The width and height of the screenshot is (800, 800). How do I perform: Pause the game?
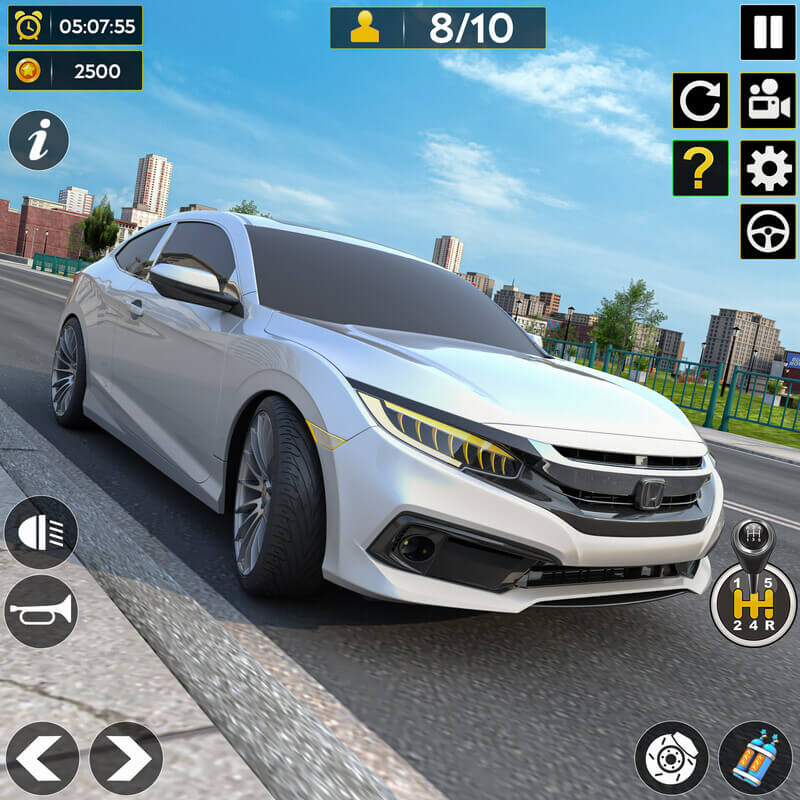(x=767, y=32)
